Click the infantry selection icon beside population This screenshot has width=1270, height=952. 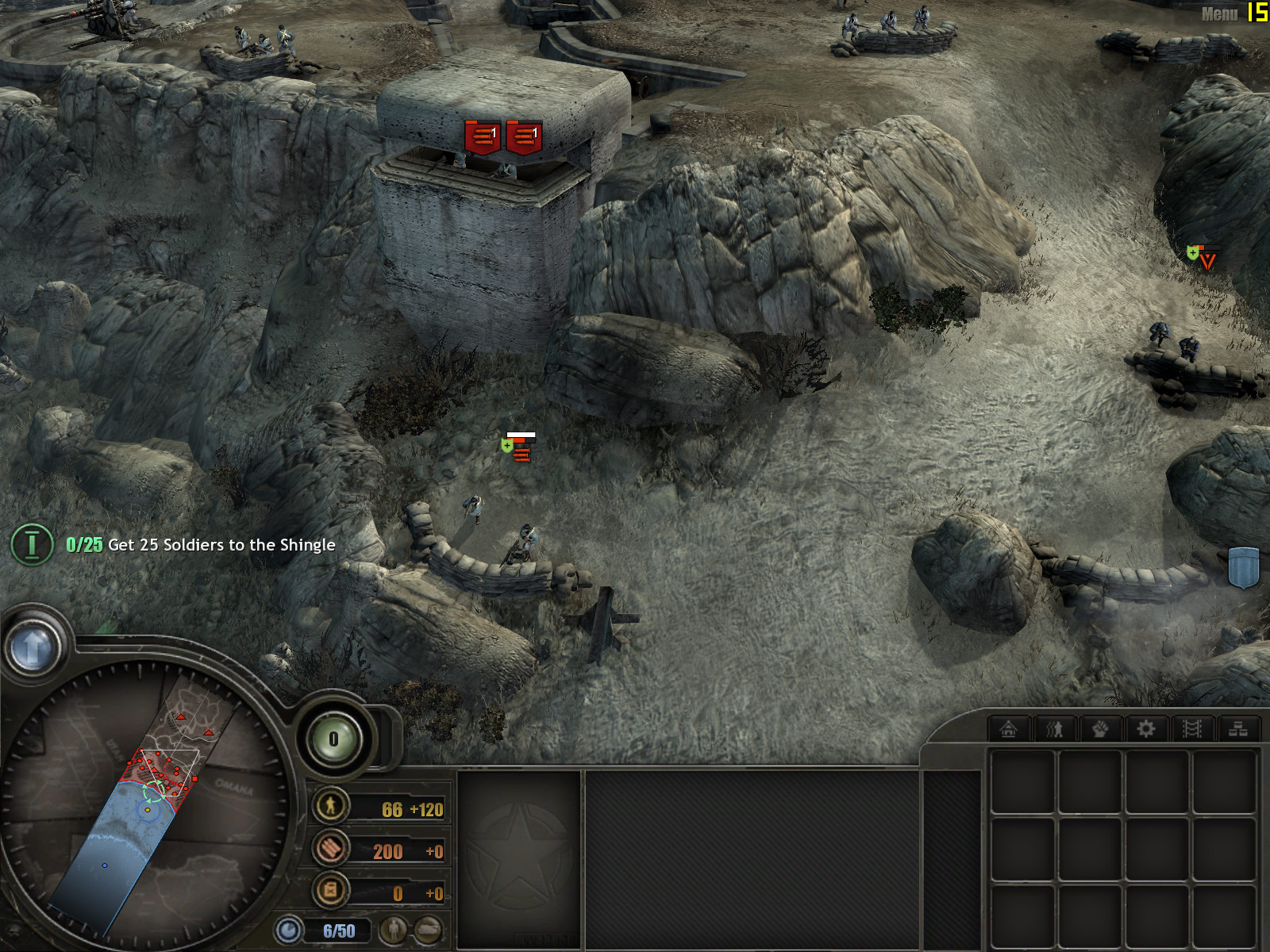tap(393, 930)
